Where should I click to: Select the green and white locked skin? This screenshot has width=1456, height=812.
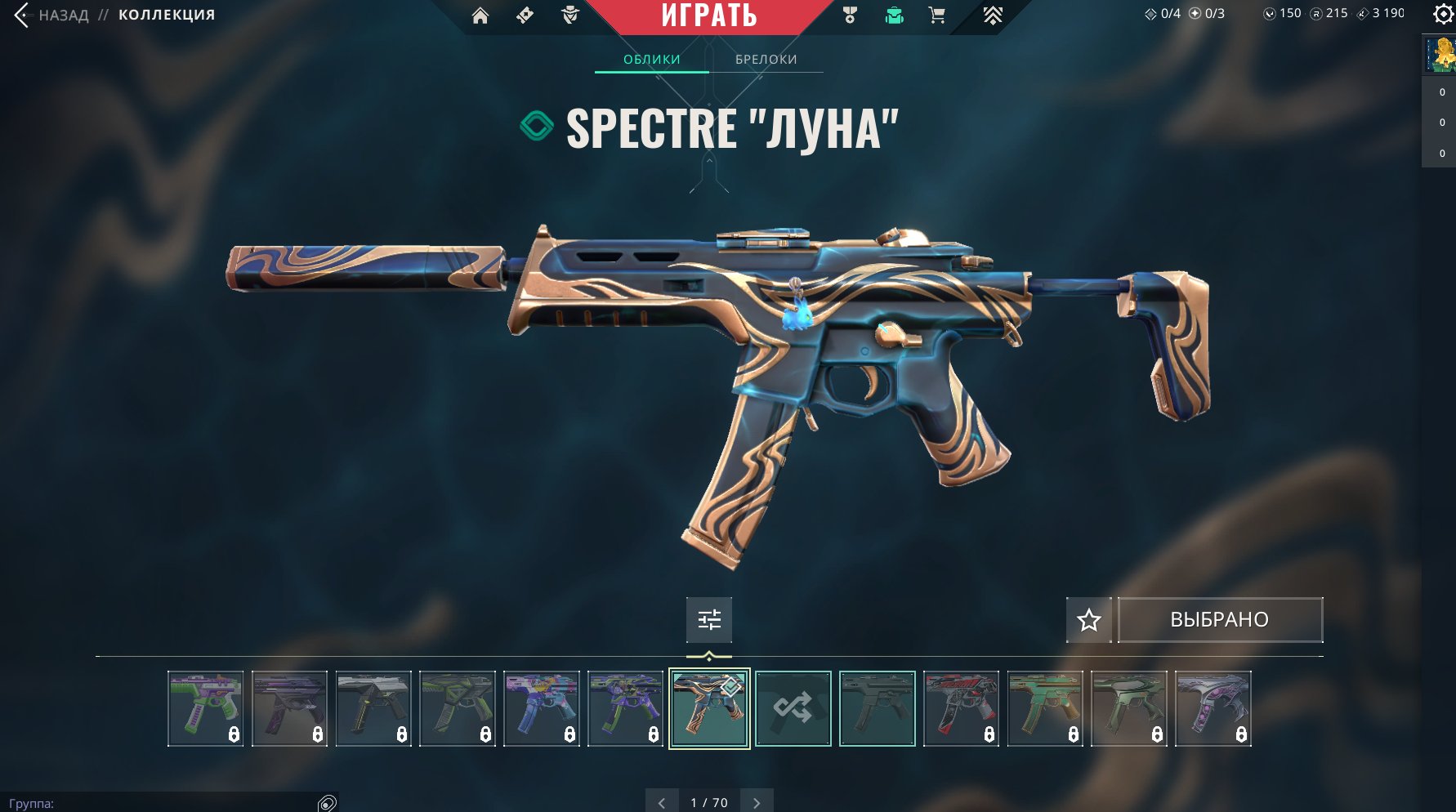[205, 708]
